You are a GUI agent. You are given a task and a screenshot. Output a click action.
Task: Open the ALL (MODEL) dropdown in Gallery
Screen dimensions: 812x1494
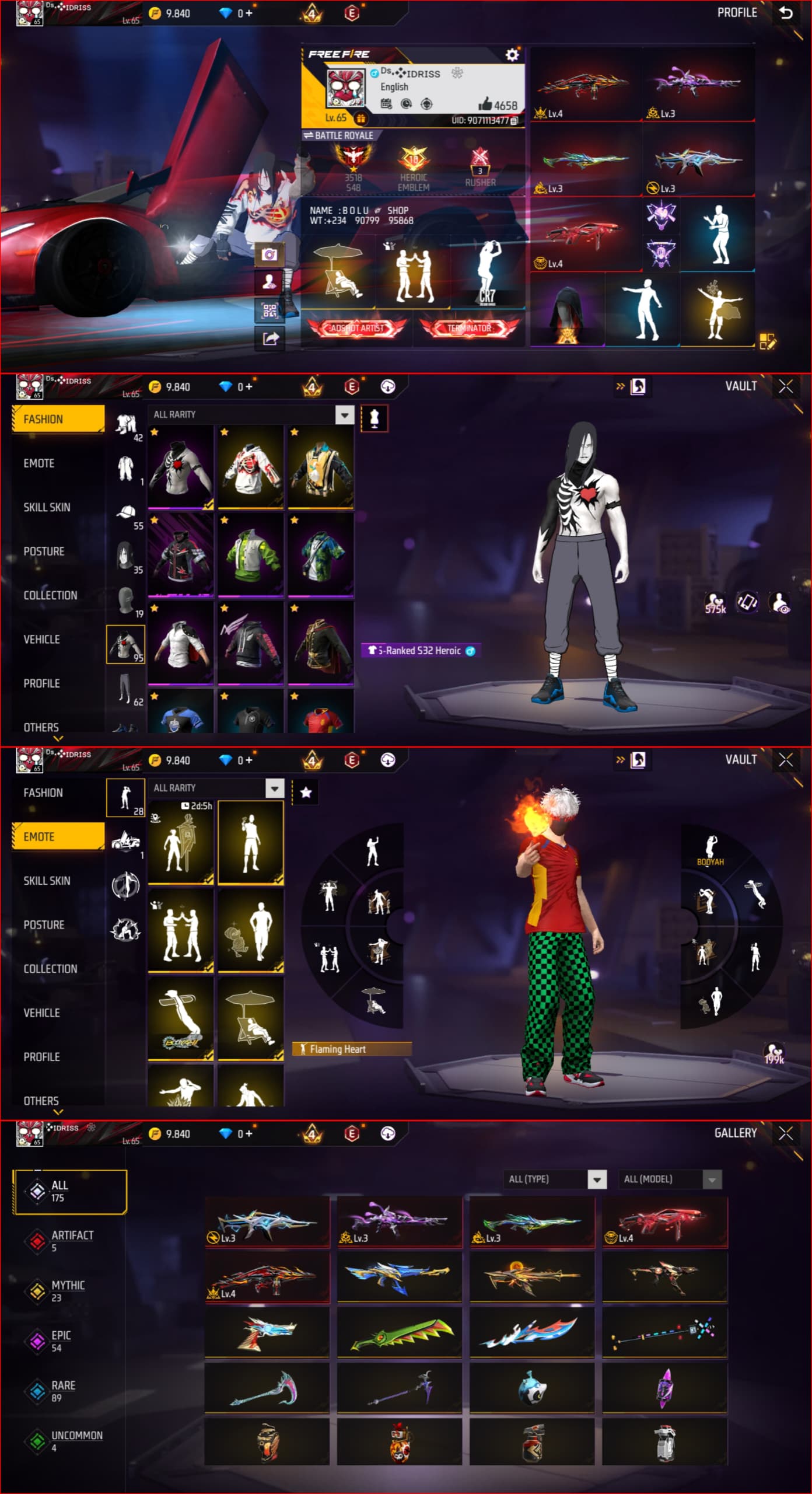point(671,1179)
